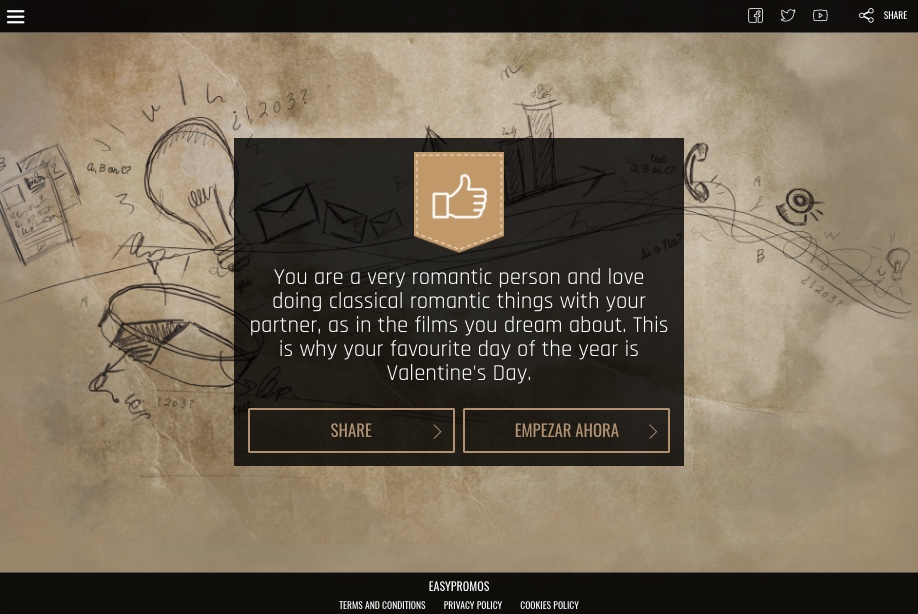This screenshot has height=614, width=918.
Task: Visit the Facebook page icon
Action: point(756,16)
